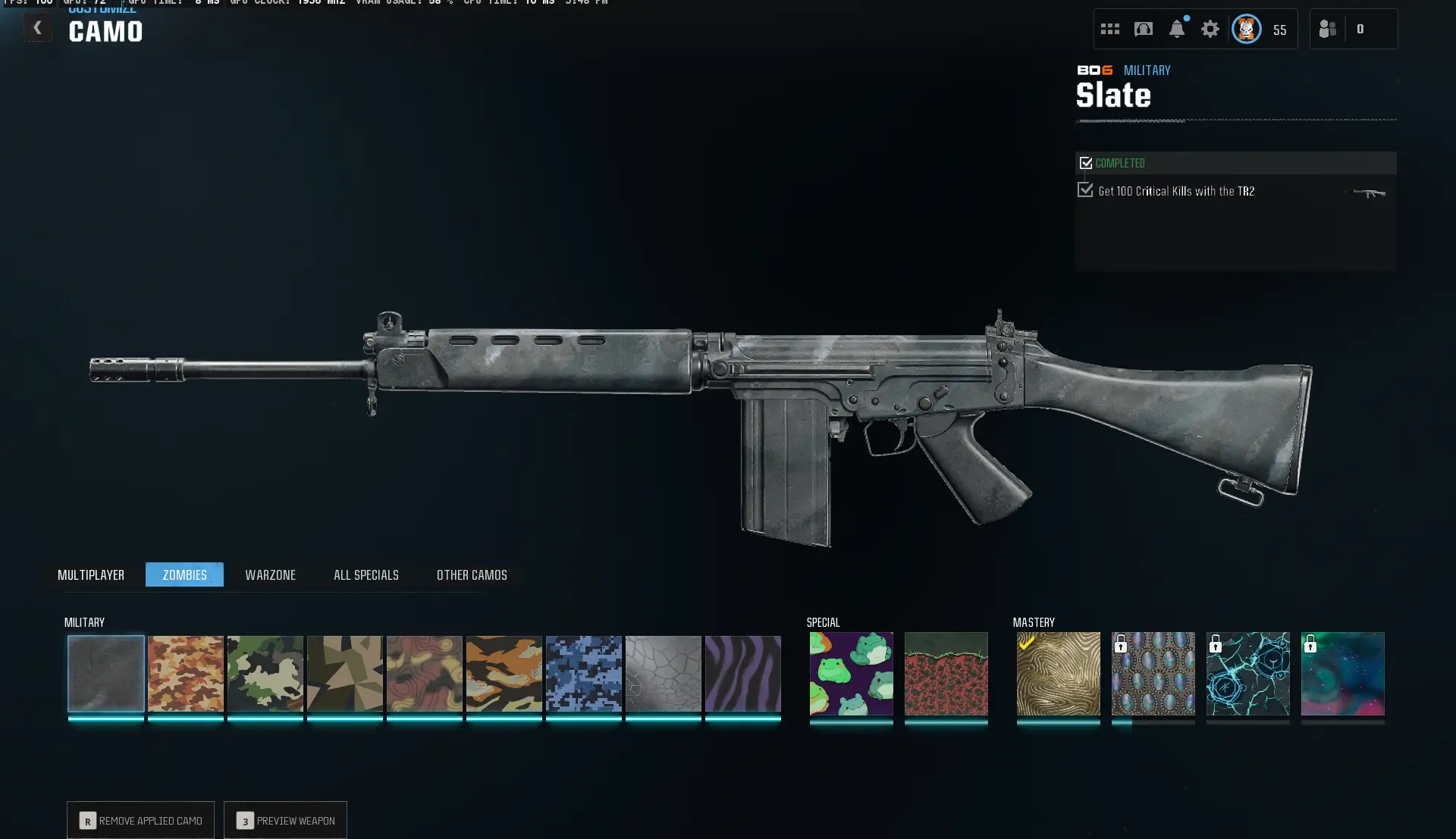Open the social friends panel
Screen dimensions: 1456x839
(1327, 29)
